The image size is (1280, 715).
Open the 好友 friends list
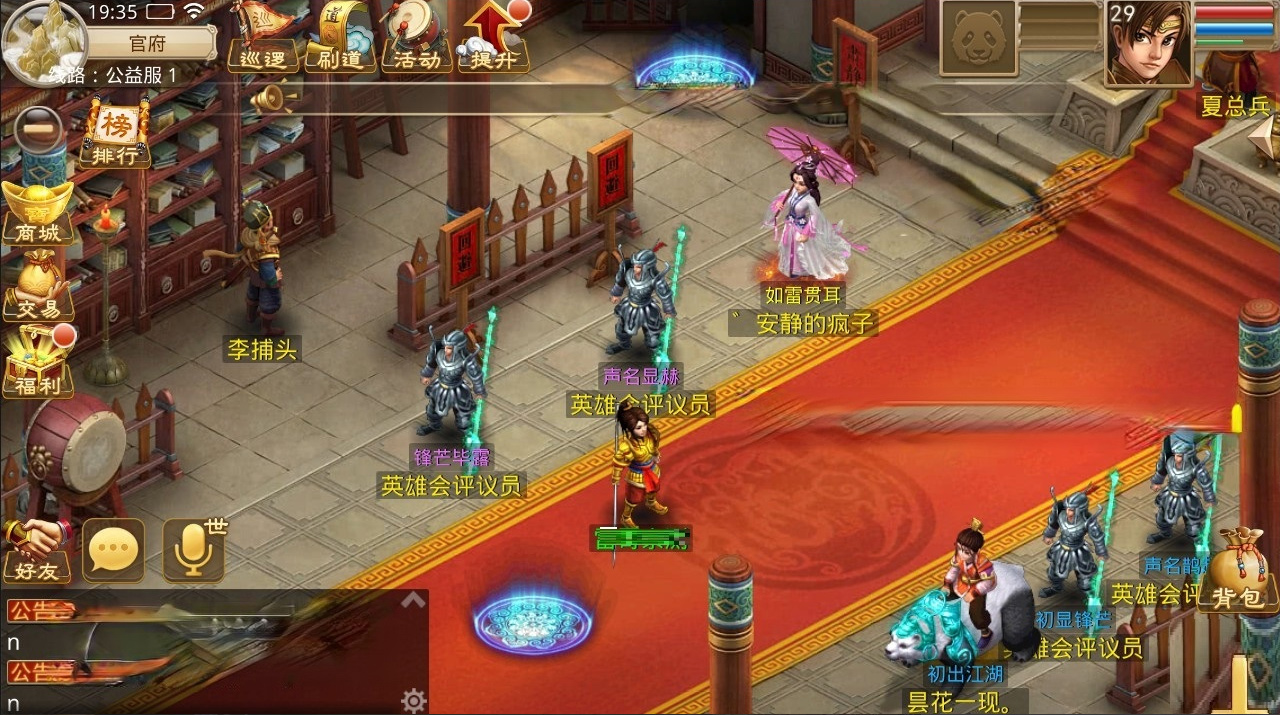[x=36, y=549]
